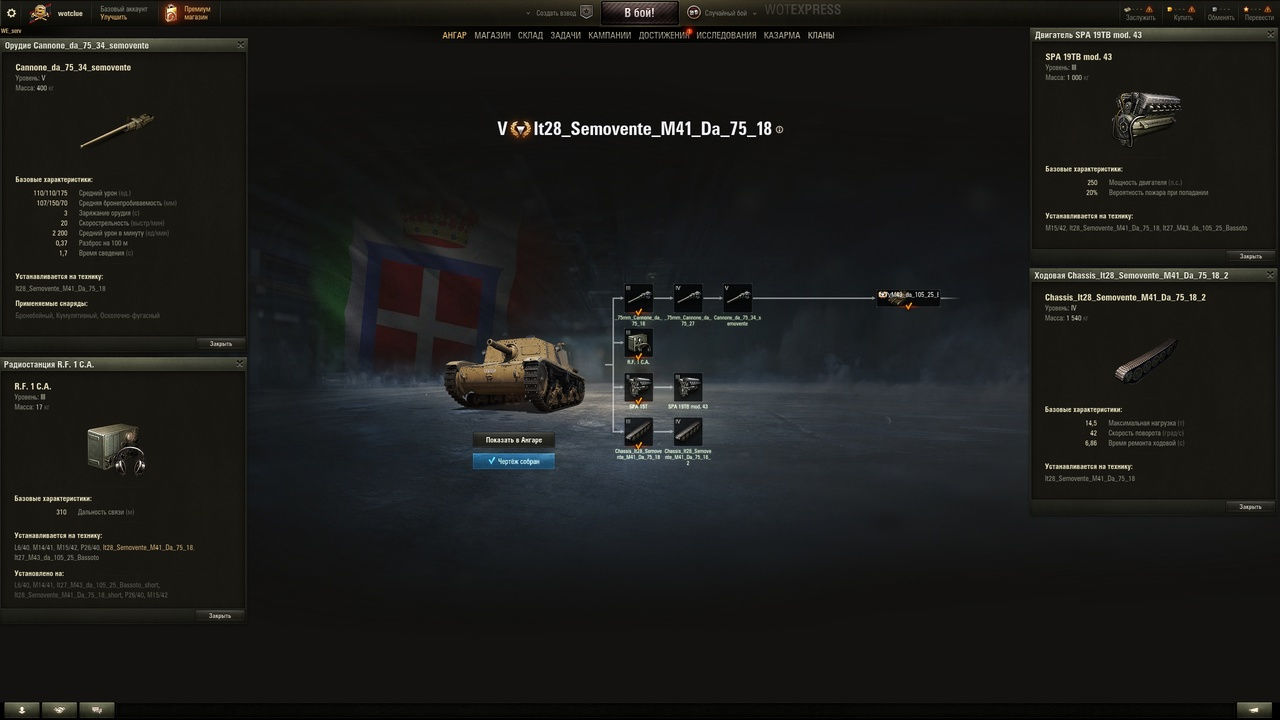1280x720 pixels.
Task: Open the ЗАДАЧИ tab
Action: [x=565, y=35]
